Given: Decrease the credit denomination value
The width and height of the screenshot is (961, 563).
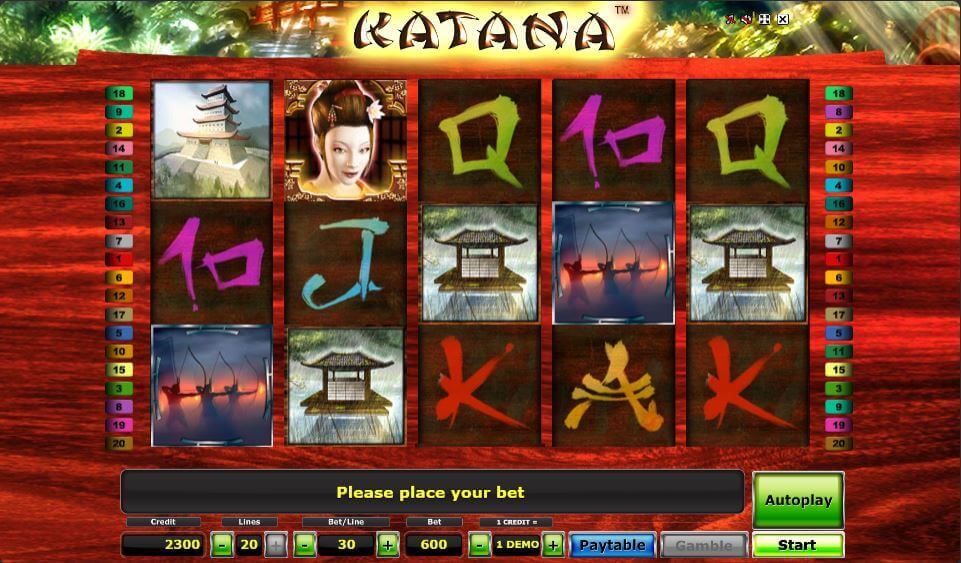Looking at the screenshot, I should 479,545.
